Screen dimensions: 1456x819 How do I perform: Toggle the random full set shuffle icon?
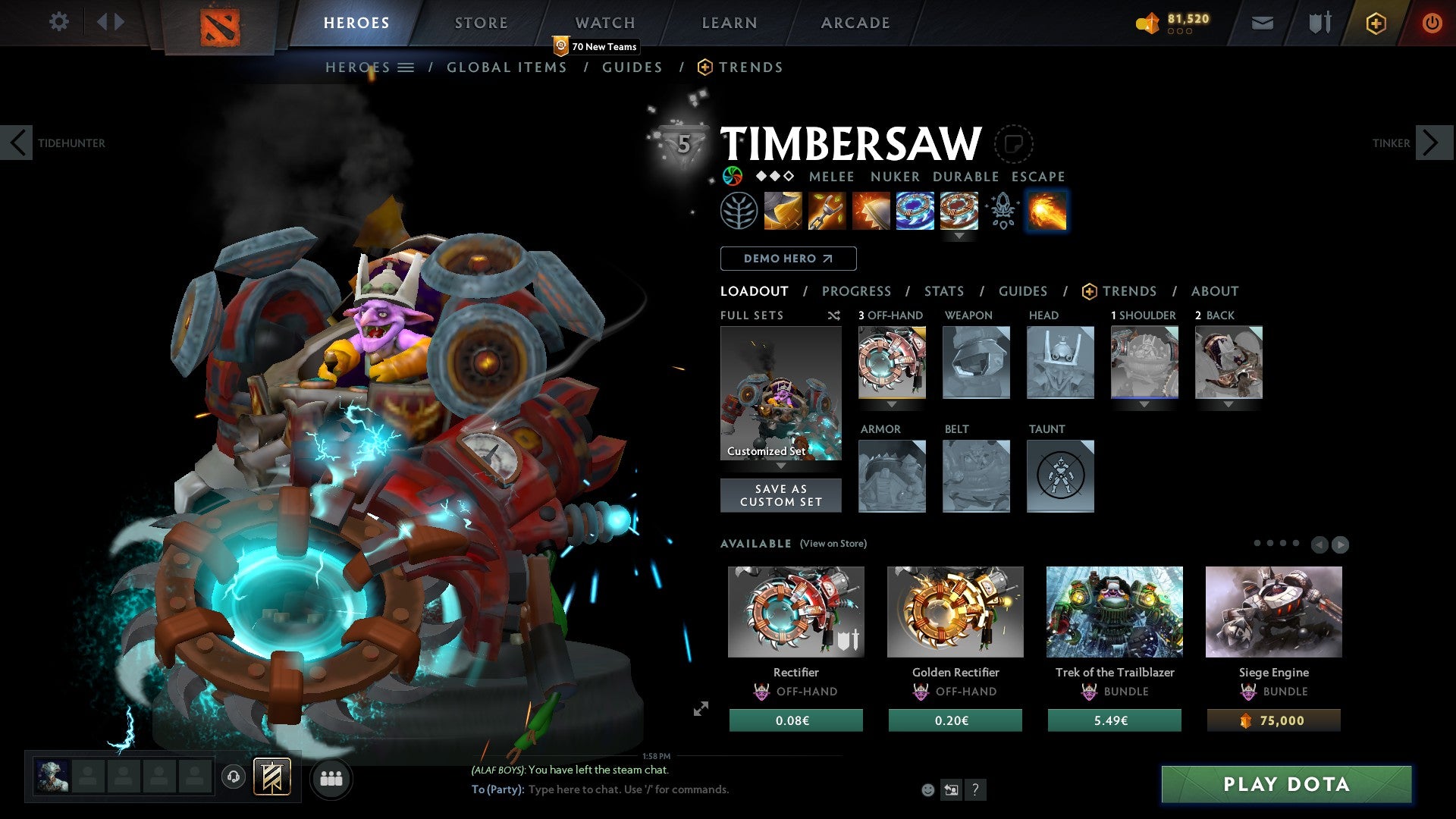pos(834,315)
